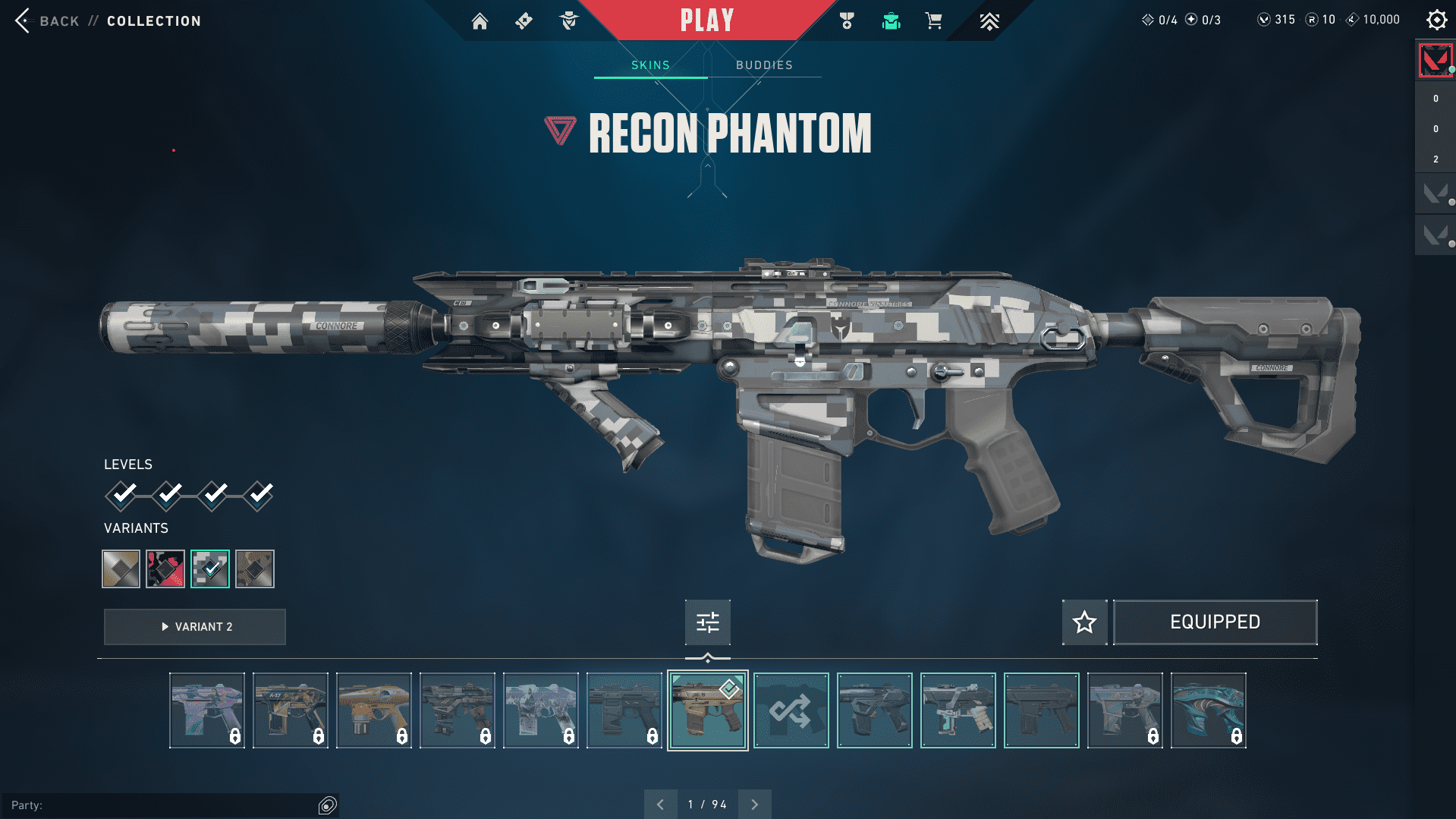Click the red PLAY button

(x=707, y=20)
